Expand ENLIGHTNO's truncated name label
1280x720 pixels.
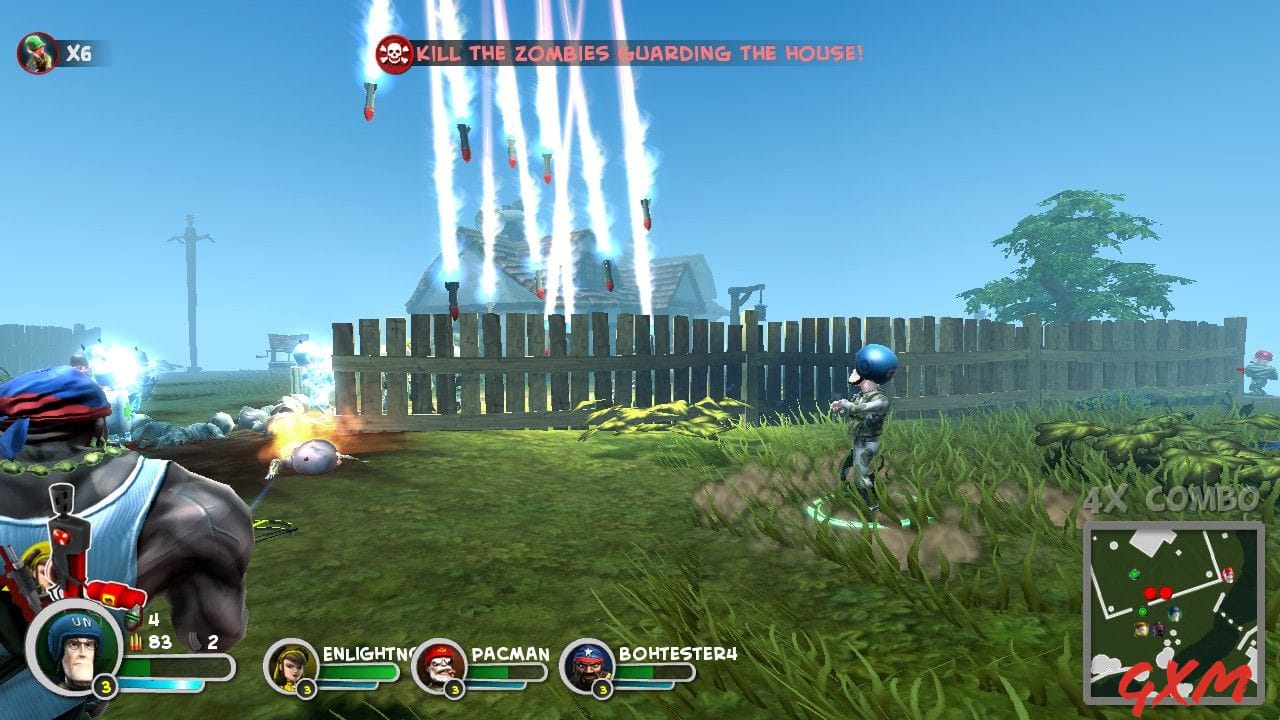(370, 655)
